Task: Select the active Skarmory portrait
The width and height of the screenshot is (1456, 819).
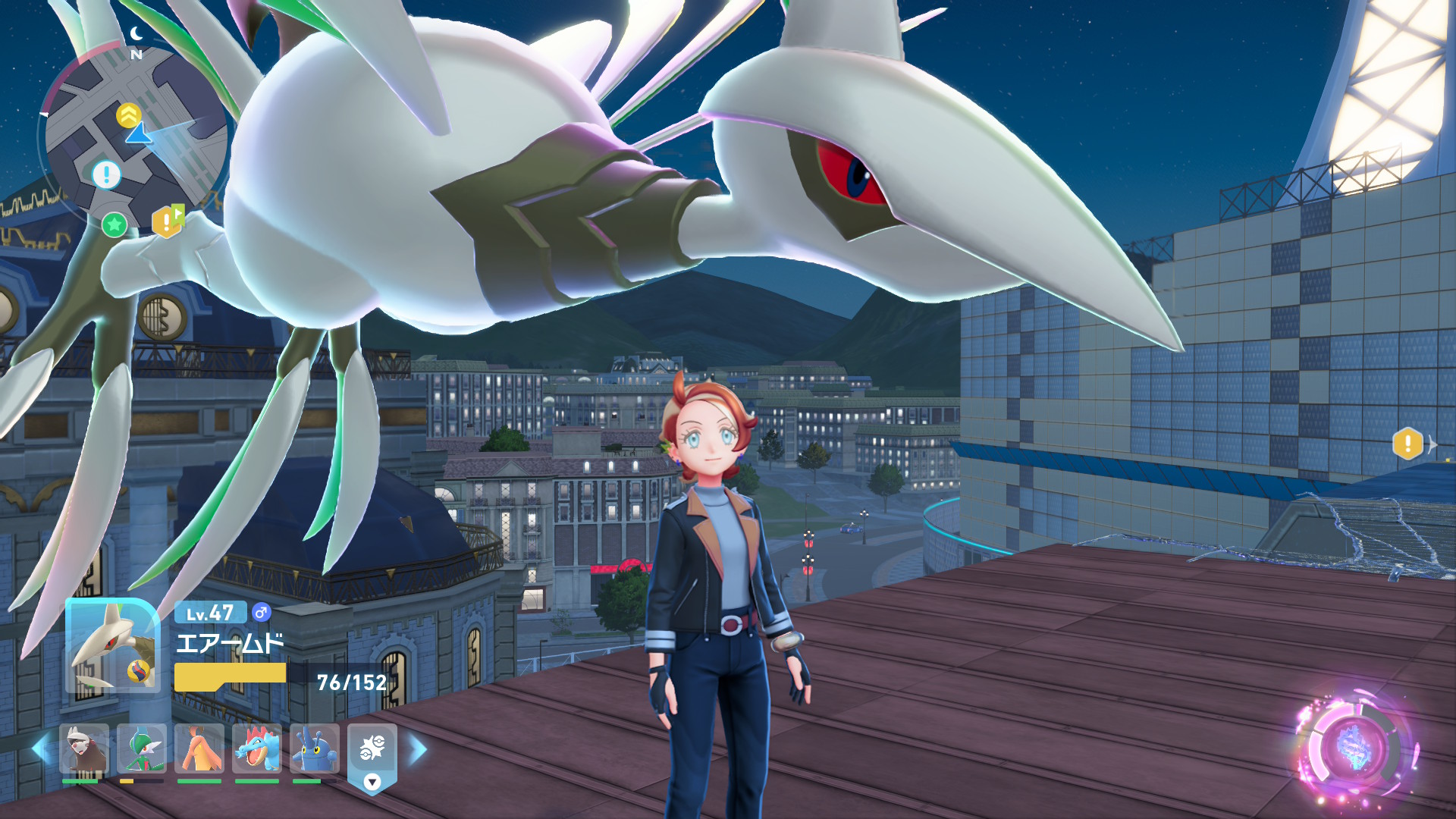Action: click(x=112, y=646)
